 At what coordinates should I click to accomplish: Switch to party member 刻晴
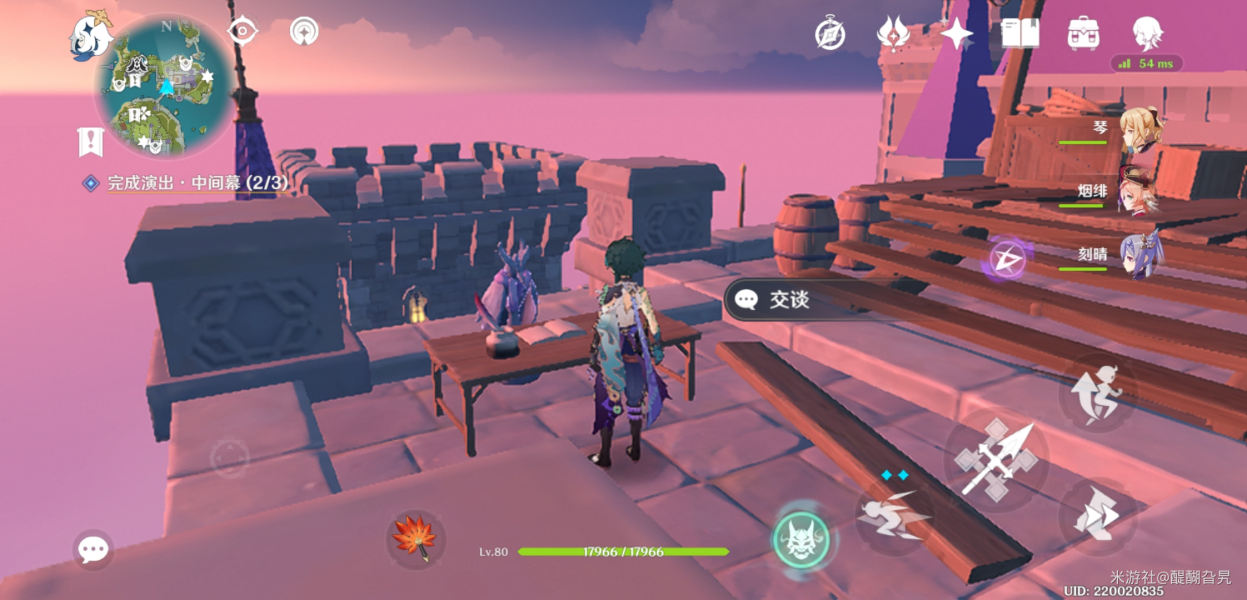(x=1138, y=254)
